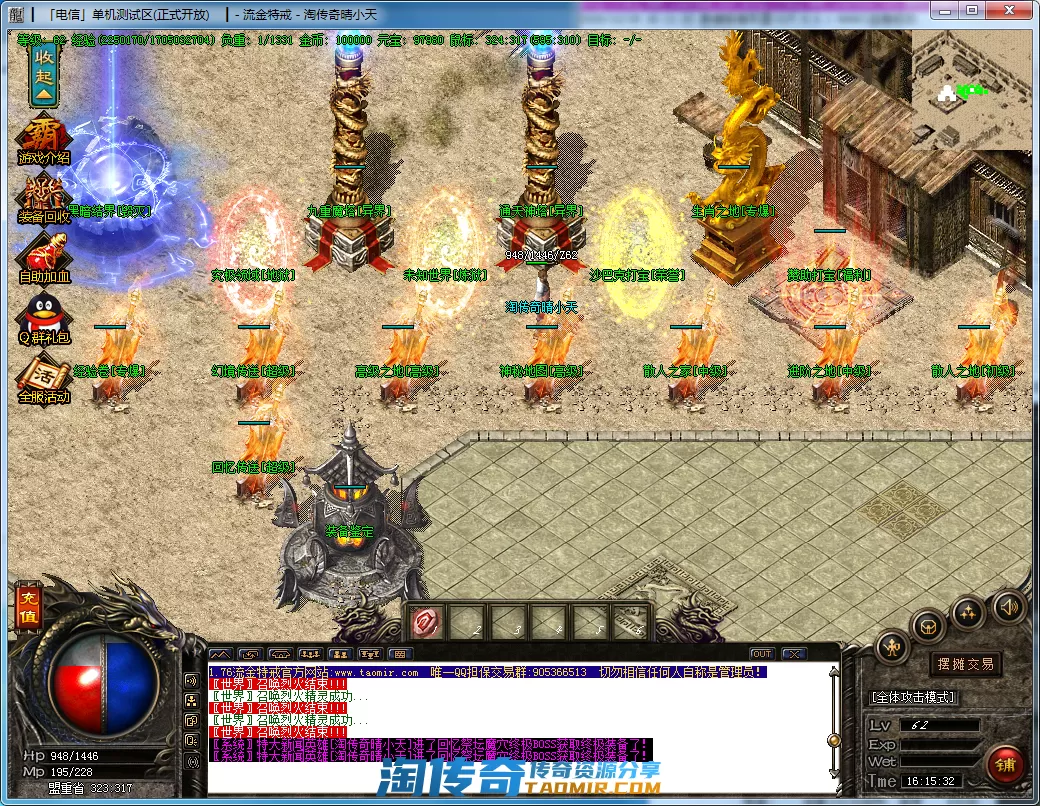1040x806 pixels.
Task: Minimize the game window
Action: (944, 10)
